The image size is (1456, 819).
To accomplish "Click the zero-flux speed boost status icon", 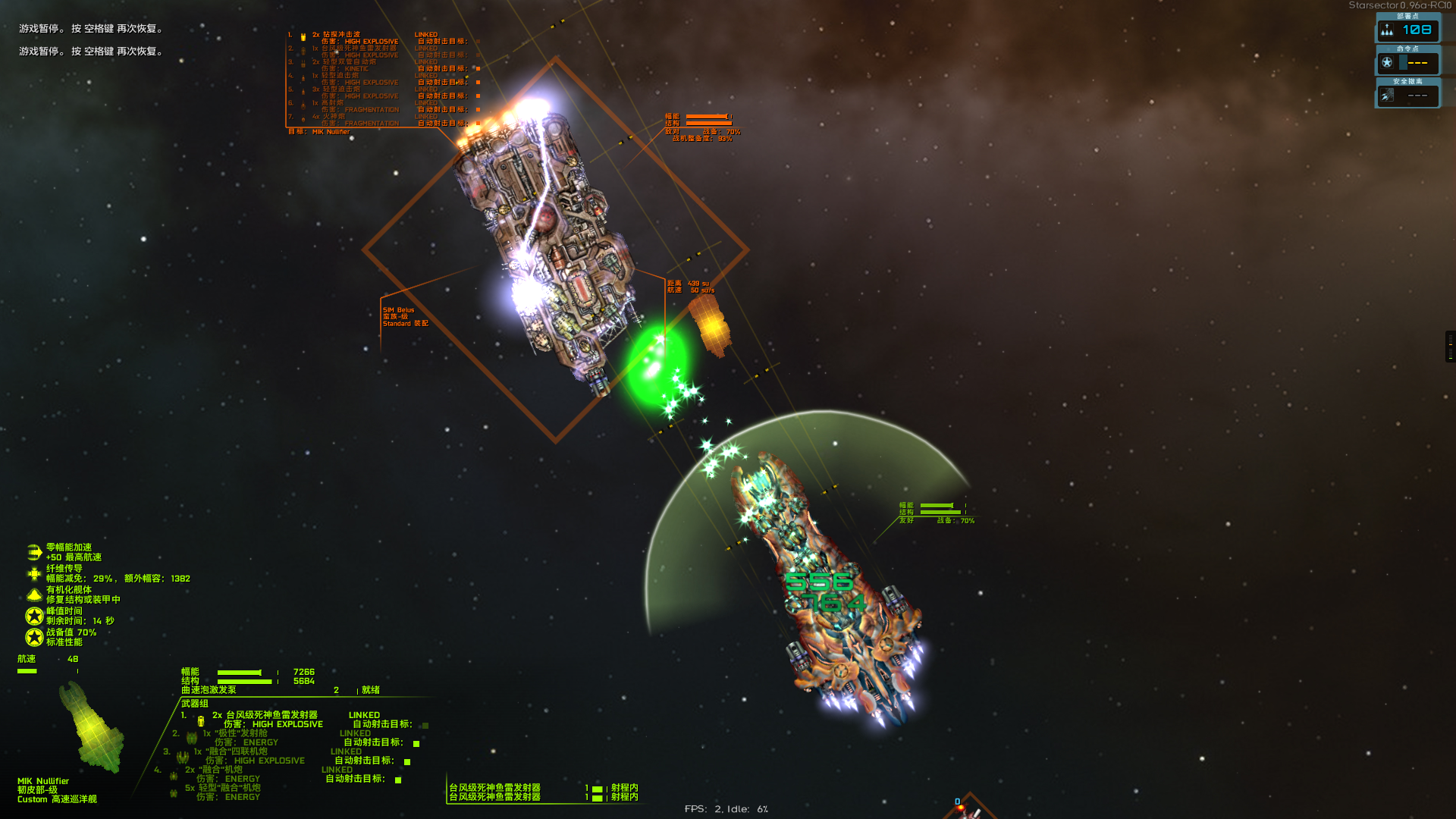I will point(34,552).
